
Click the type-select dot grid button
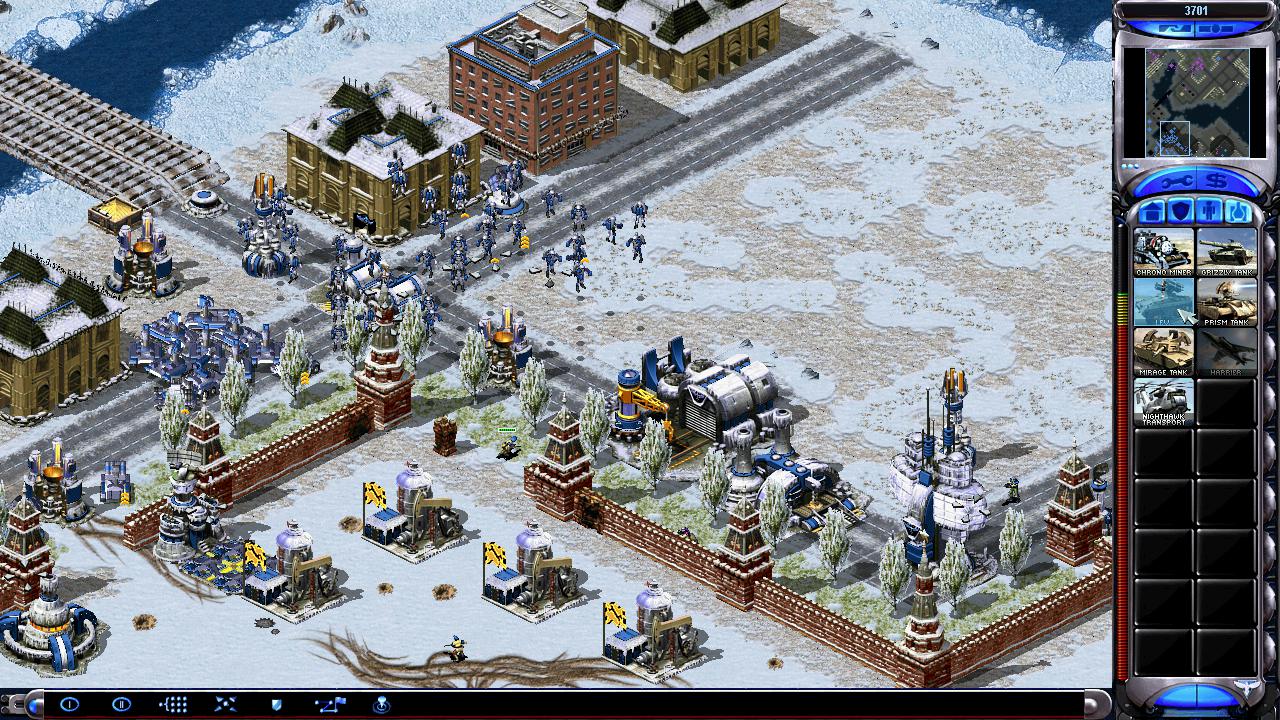tap(173, 704)
